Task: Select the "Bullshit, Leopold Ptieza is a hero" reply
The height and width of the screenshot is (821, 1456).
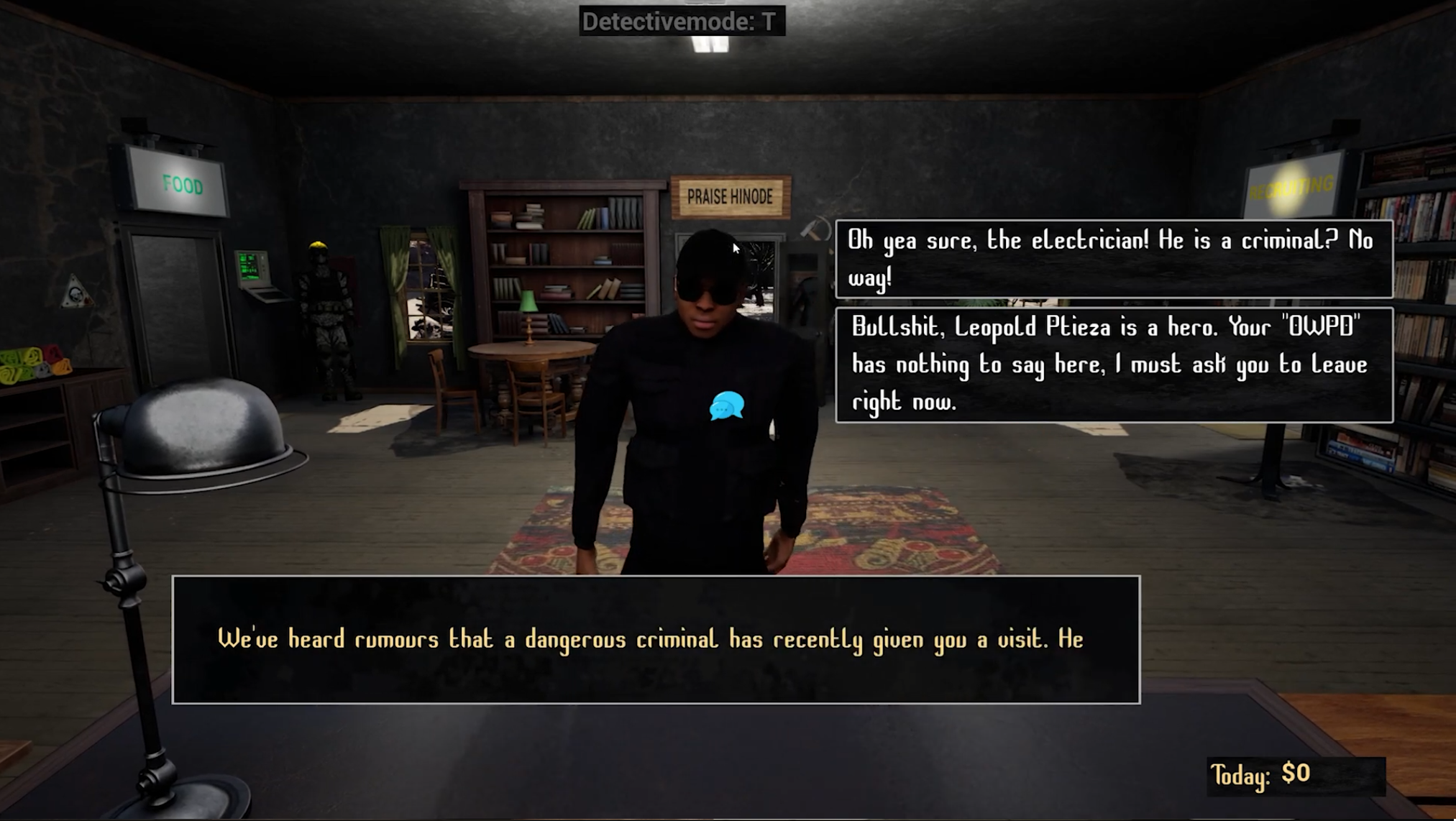Action: (x=1113, y=364)
